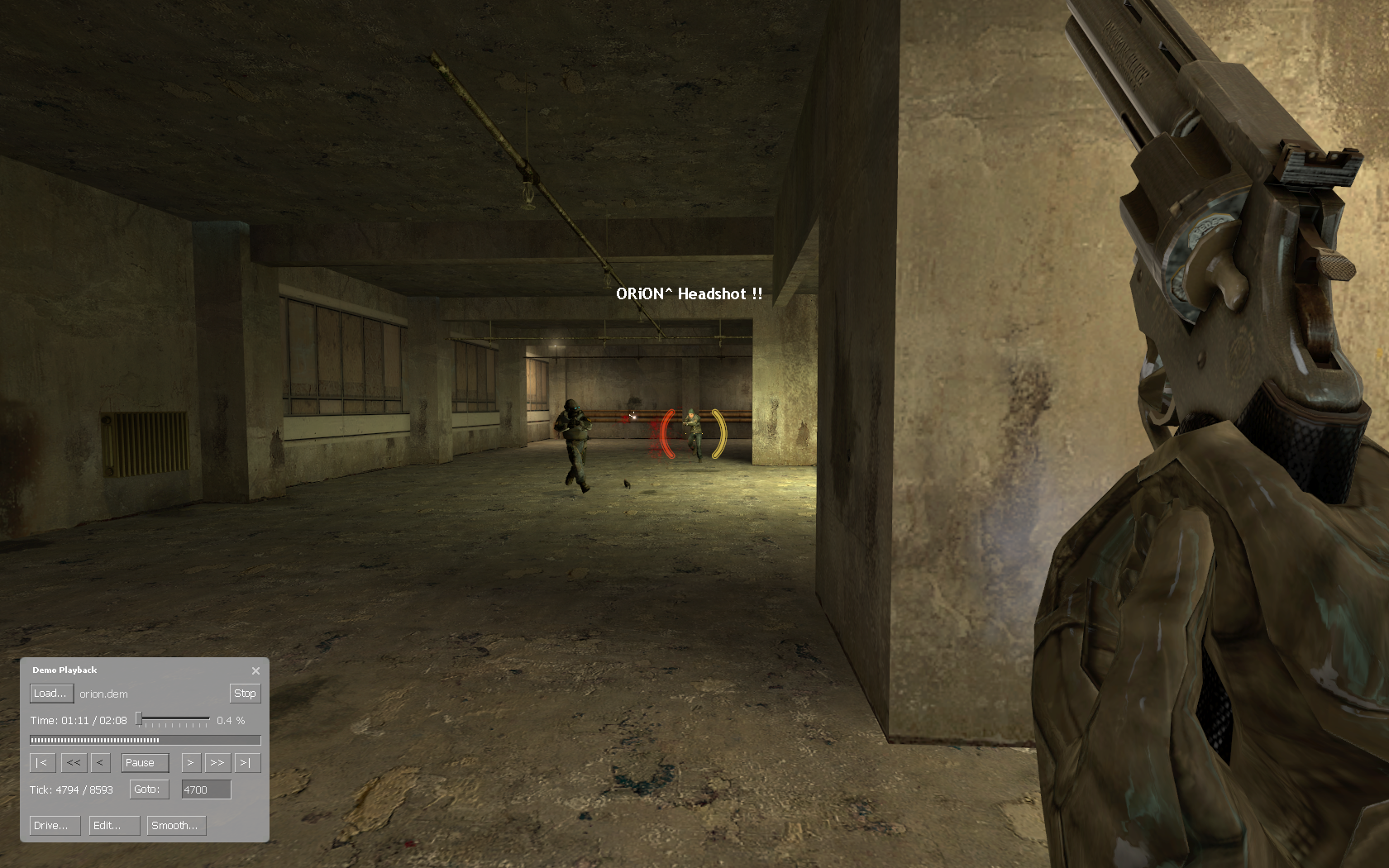This screenshot has width=1389, height=868.
Task: Focus the Goto tick number field
Action: (x=206, y=790)
